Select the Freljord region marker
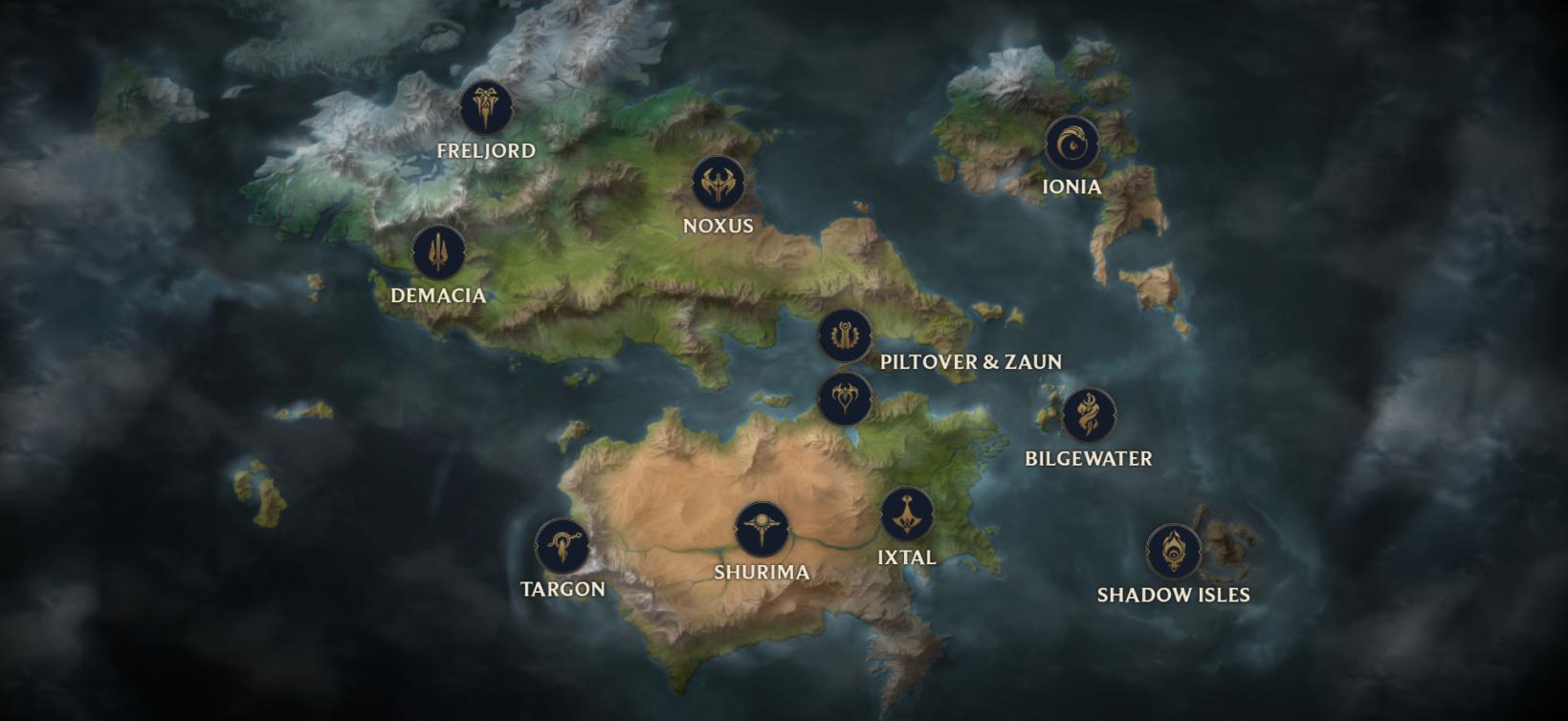 (486, 107)
